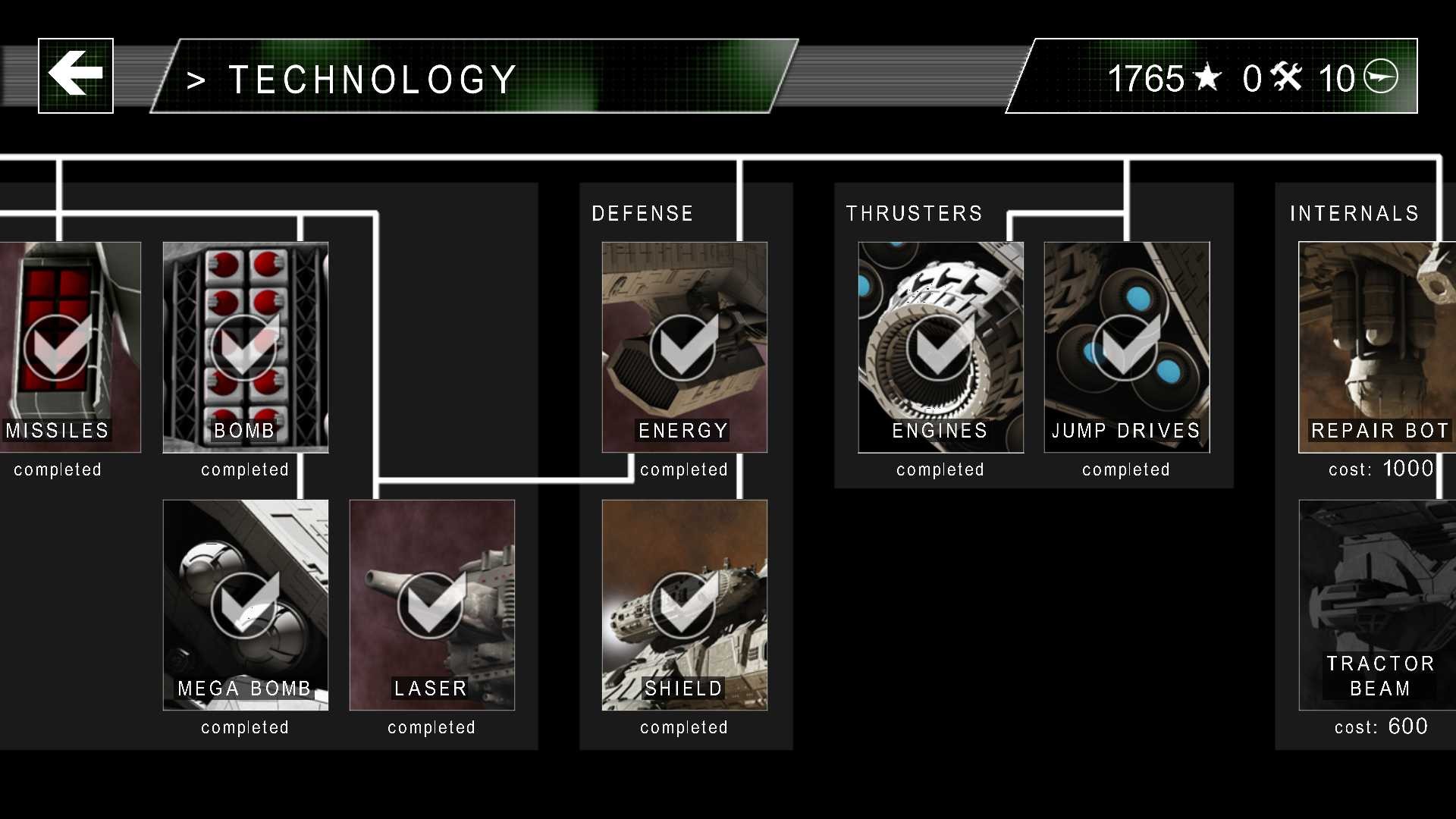Open the Jump Drives technology

point(1126,347)
